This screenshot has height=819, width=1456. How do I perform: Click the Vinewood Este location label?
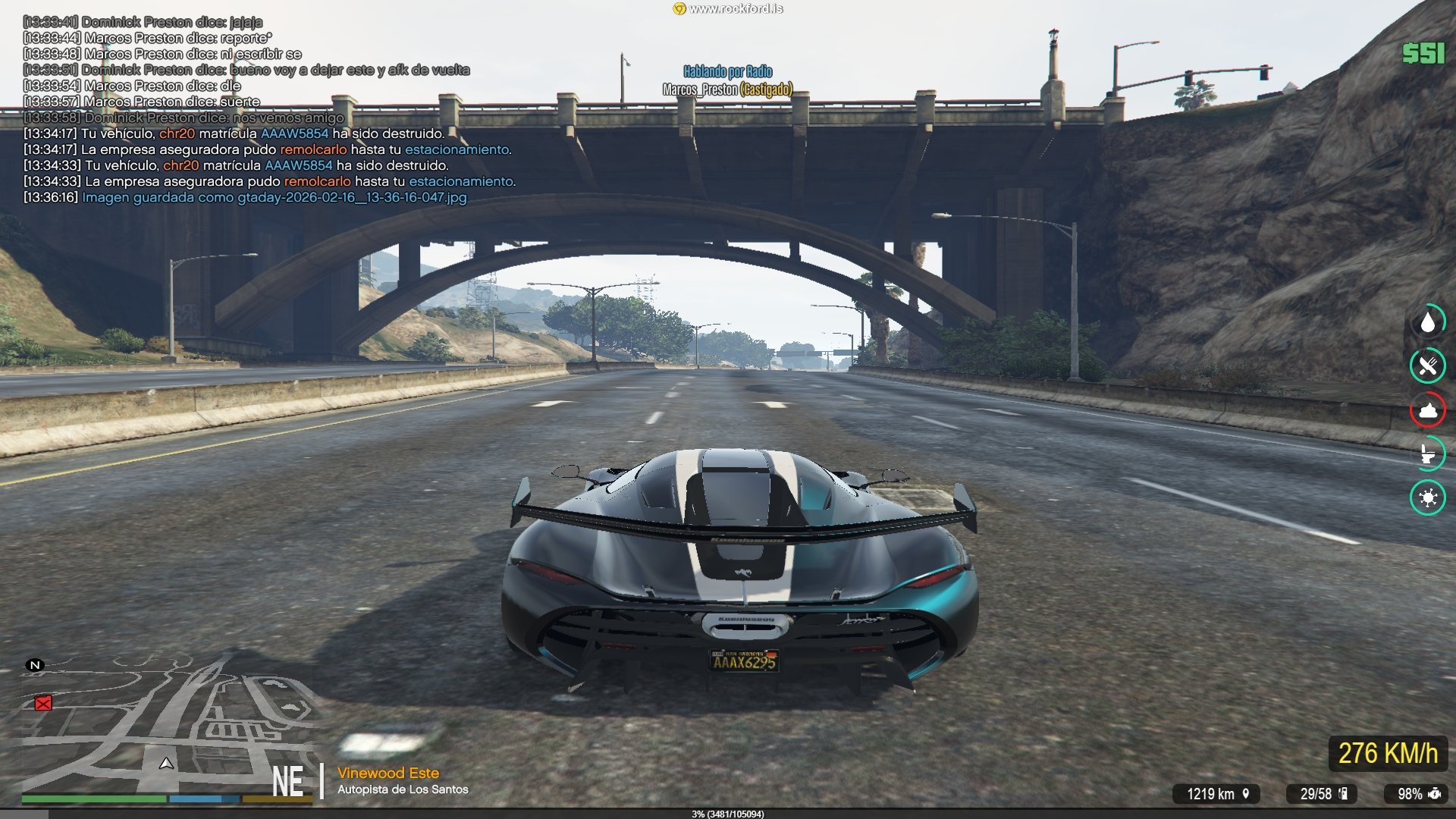388,773
